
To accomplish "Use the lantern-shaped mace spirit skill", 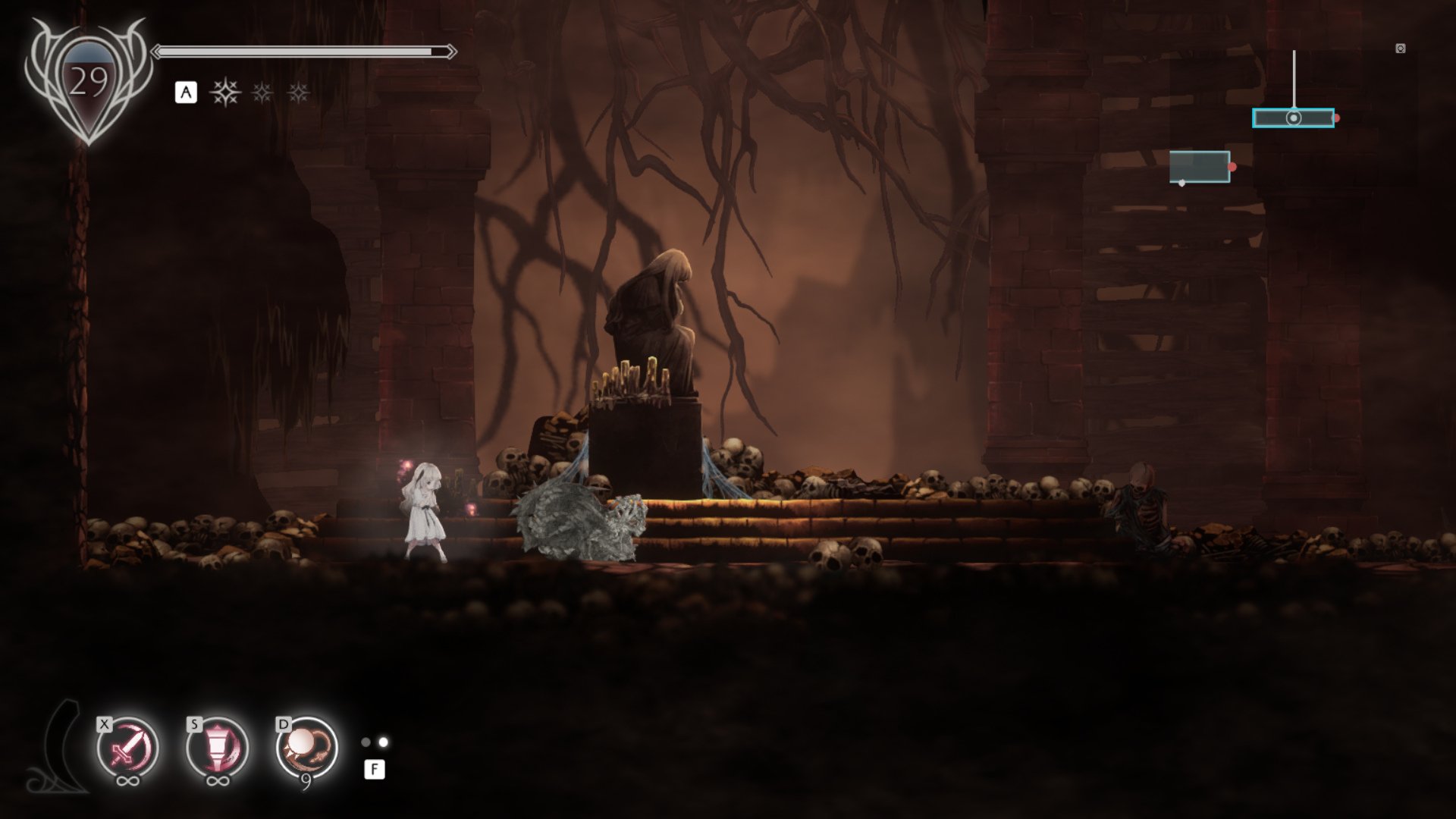I will pyautogui.click(x=217, y=748).
